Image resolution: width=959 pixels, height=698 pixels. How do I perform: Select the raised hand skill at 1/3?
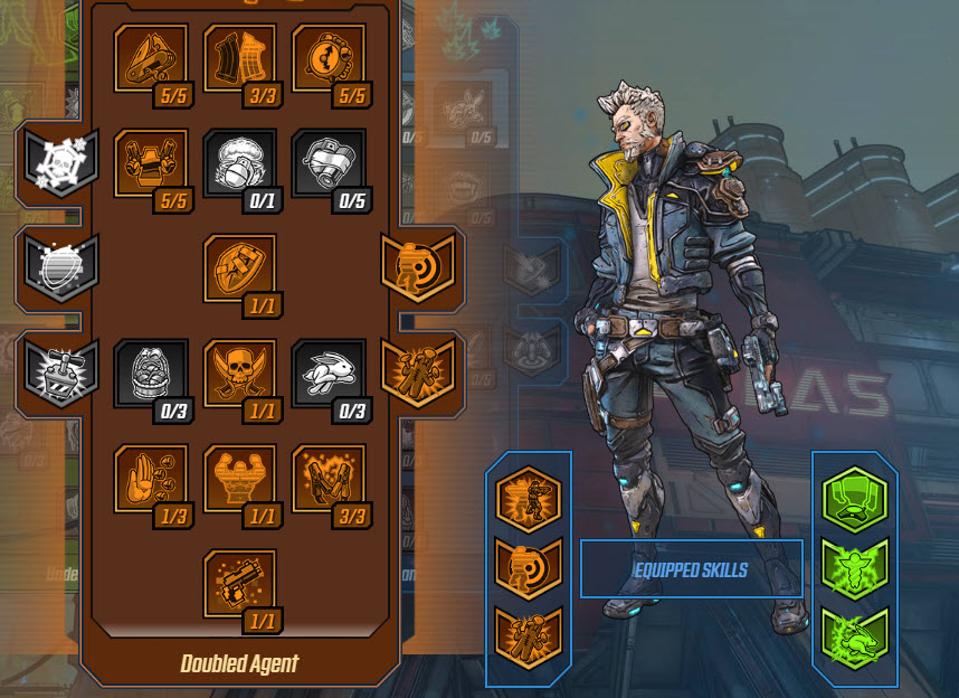[x=151, y=479]
